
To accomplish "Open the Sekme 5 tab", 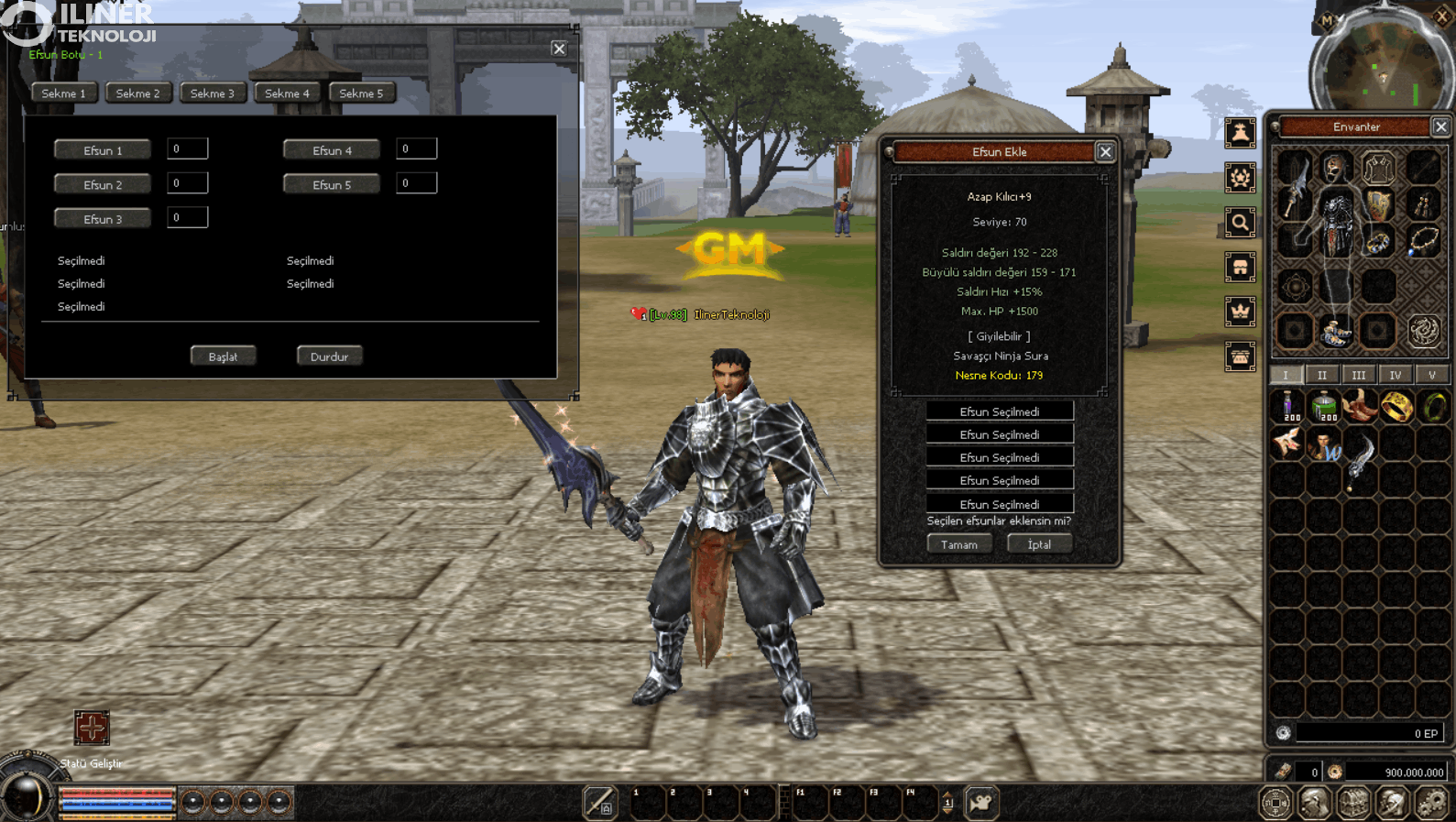I will pos(361,93).
